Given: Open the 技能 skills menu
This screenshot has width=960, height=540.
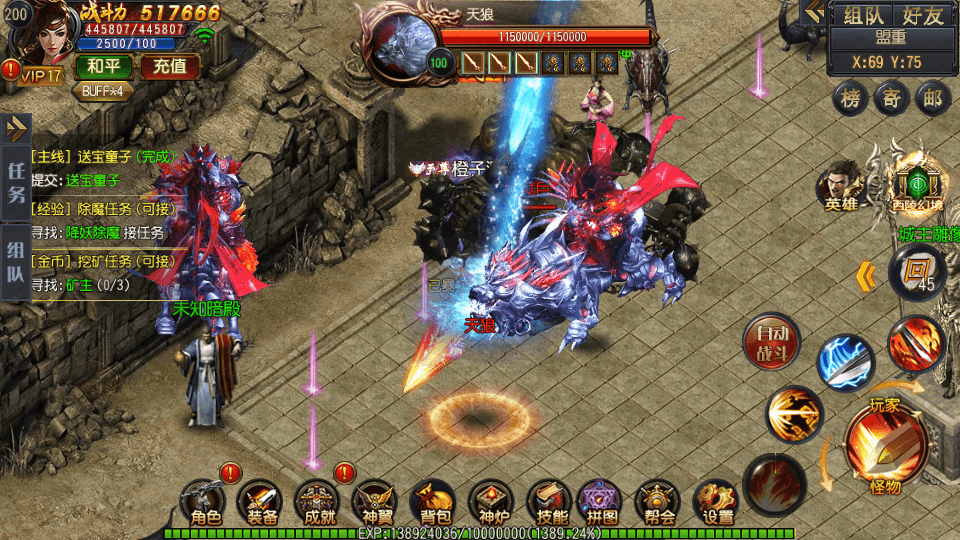Looking at the screenshot, I should pos(548,502).
